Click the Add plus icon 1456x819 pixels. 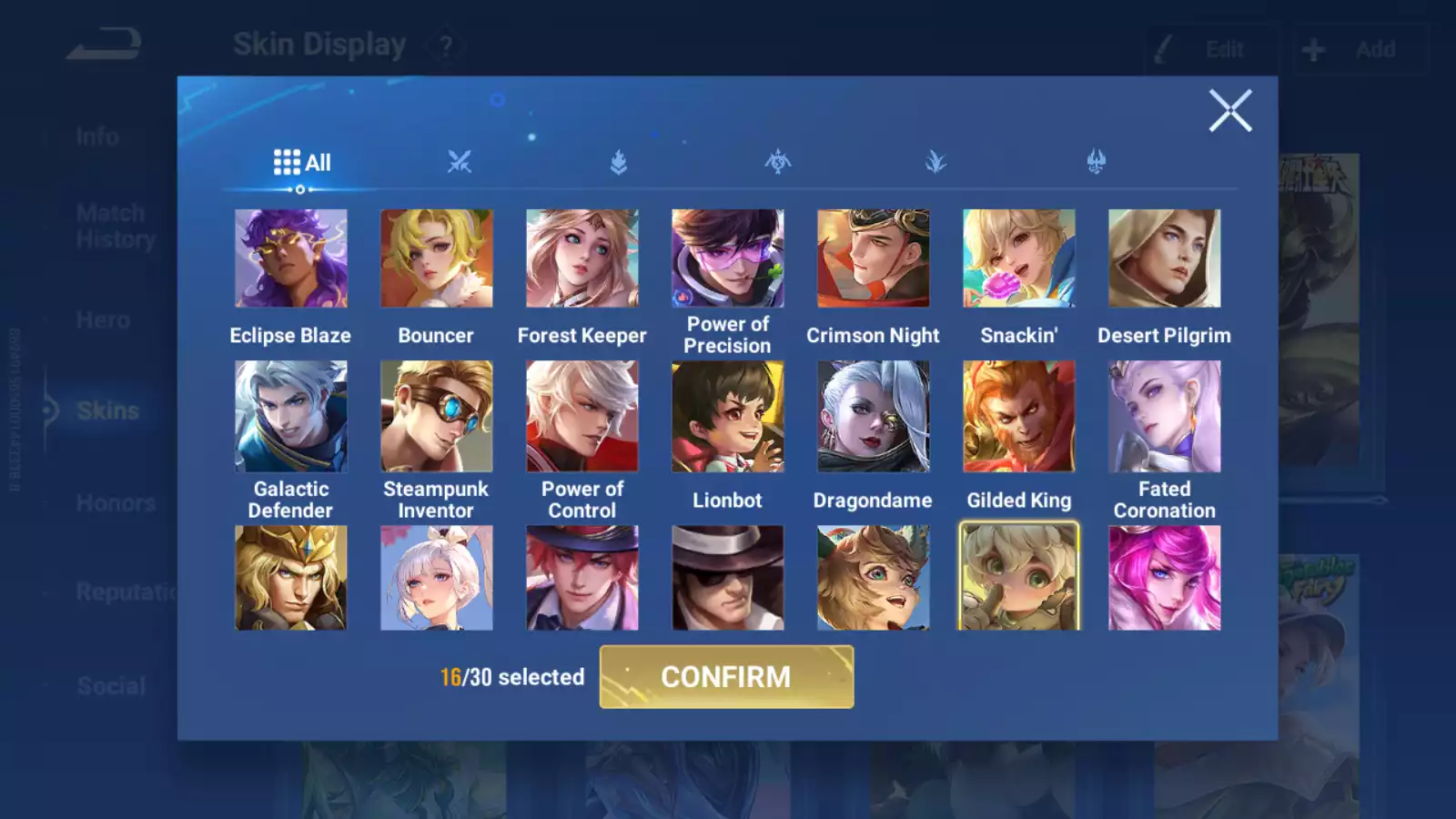click(x=1312, y=49)
